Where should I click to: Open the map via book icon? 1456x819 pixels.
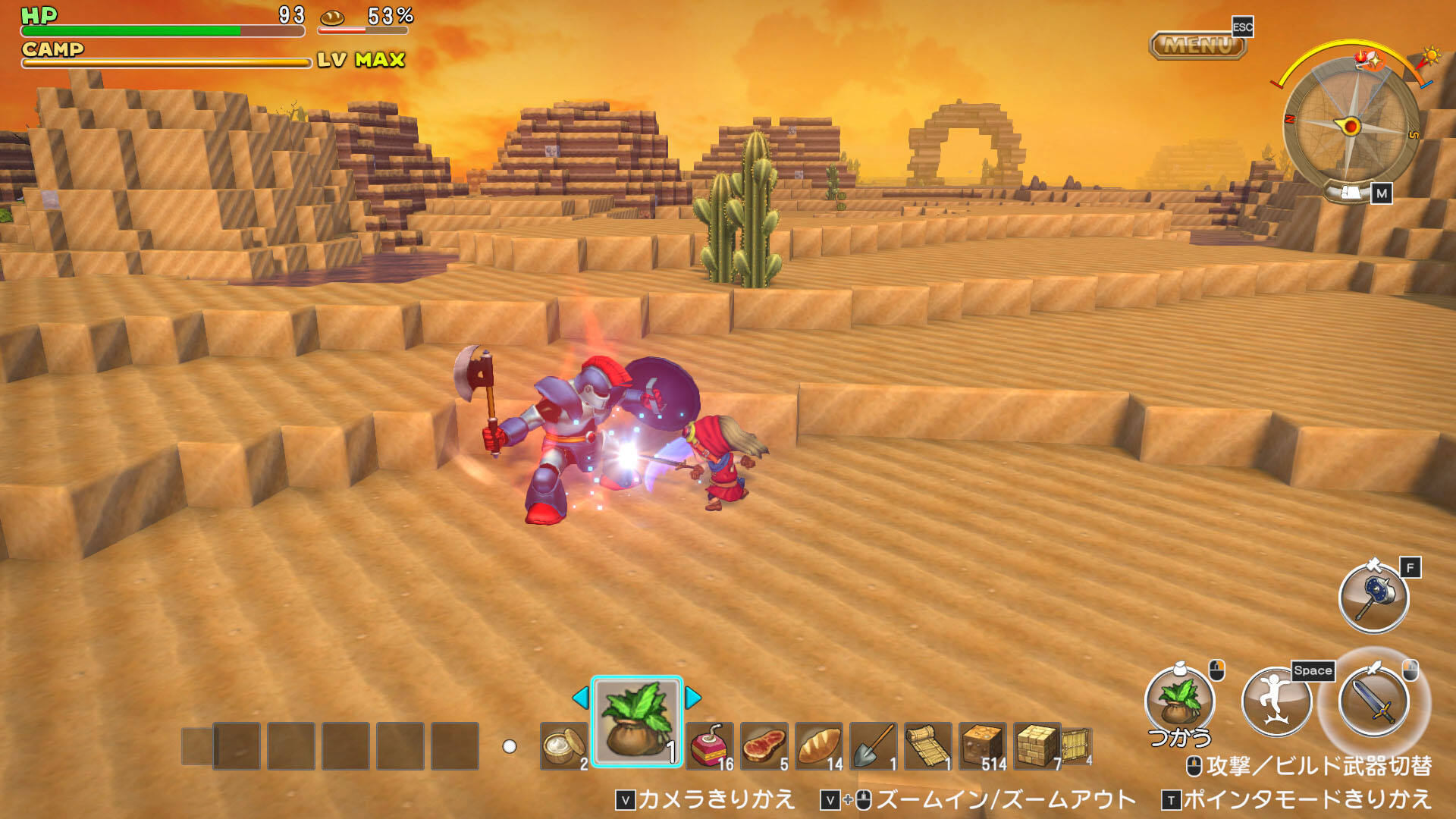click(1351, 193)
